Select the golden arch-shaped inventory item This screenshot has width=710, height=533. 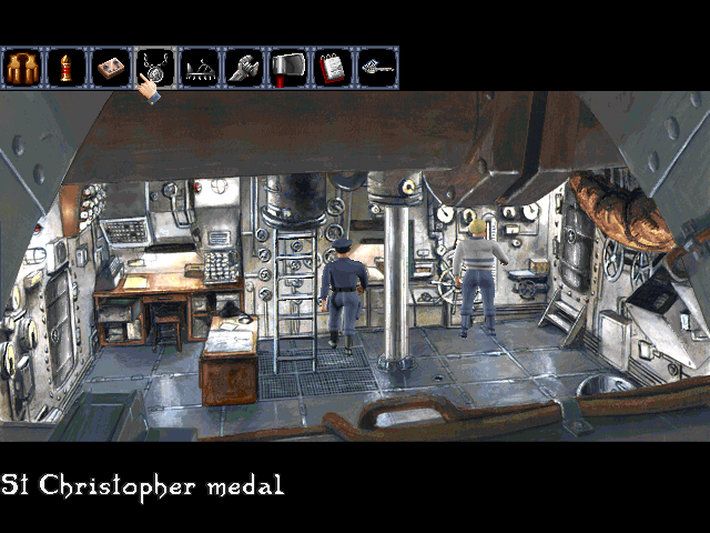tap(20, 67)
